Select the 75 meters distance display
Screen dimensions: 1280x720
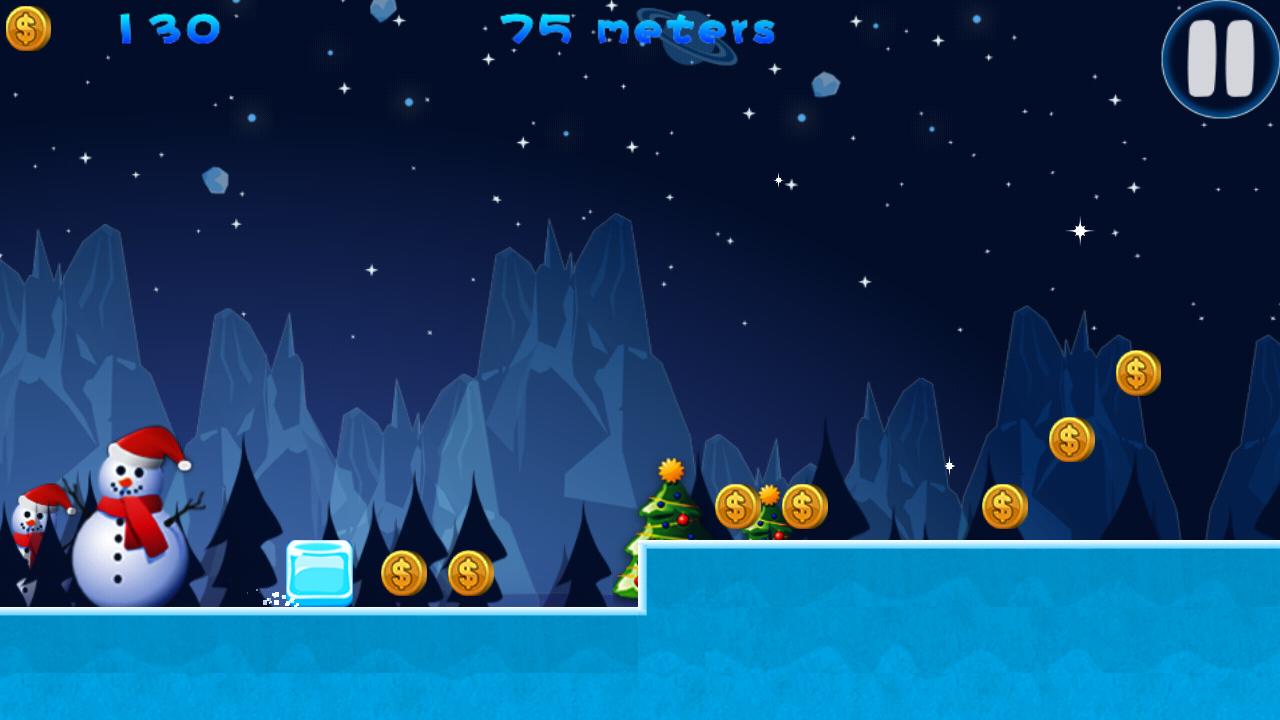tap(640, 29)
